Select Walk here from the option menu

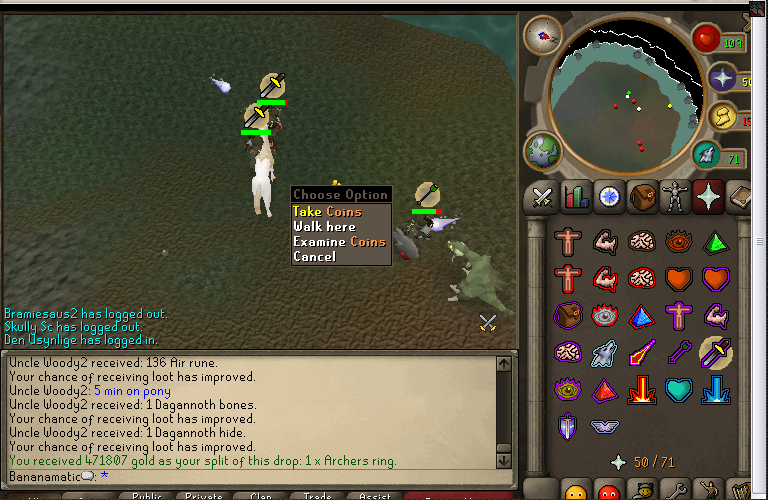[x=324, y=227]
